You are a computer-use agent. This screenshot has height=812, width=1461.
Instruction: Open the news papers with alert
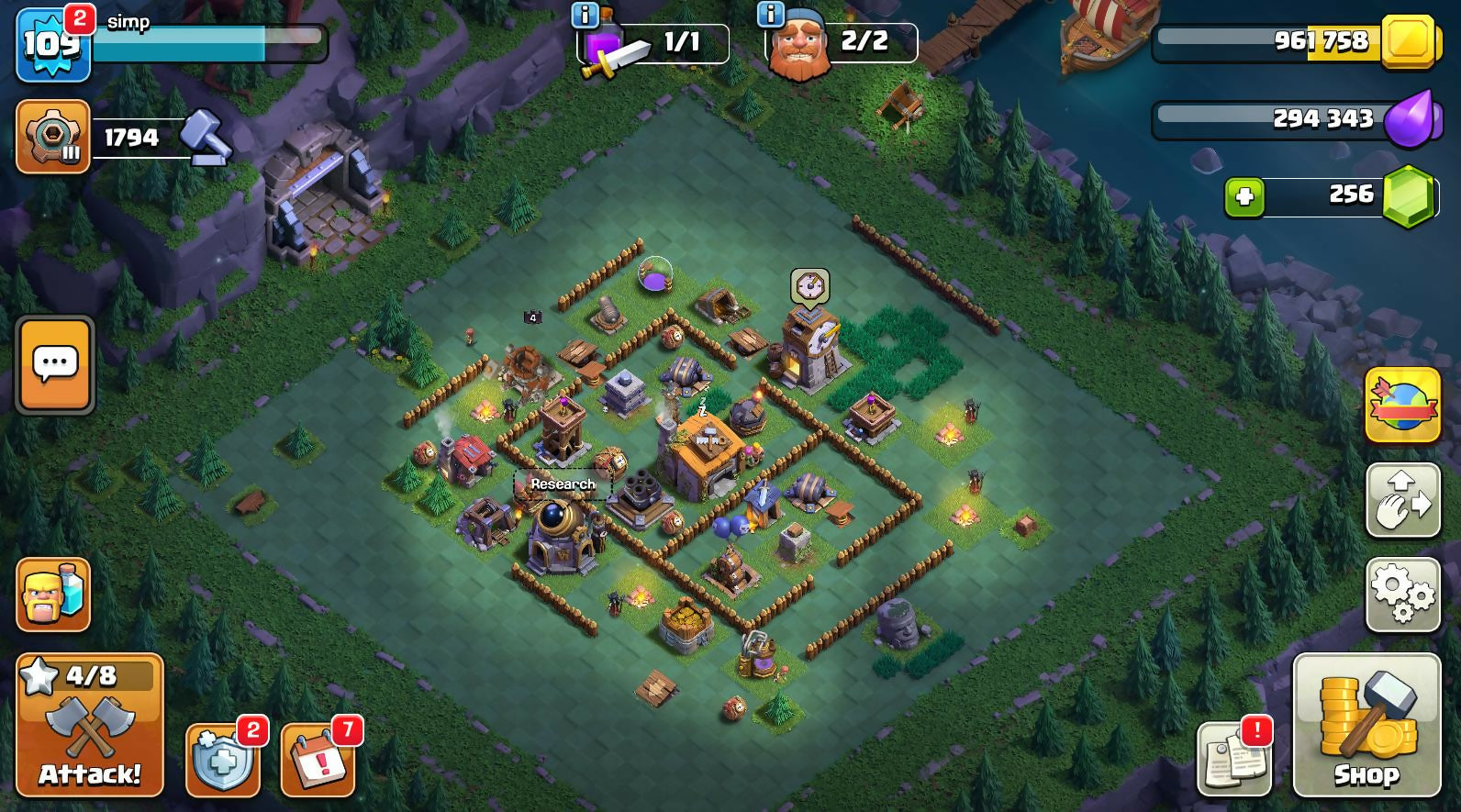(1234, 758)
